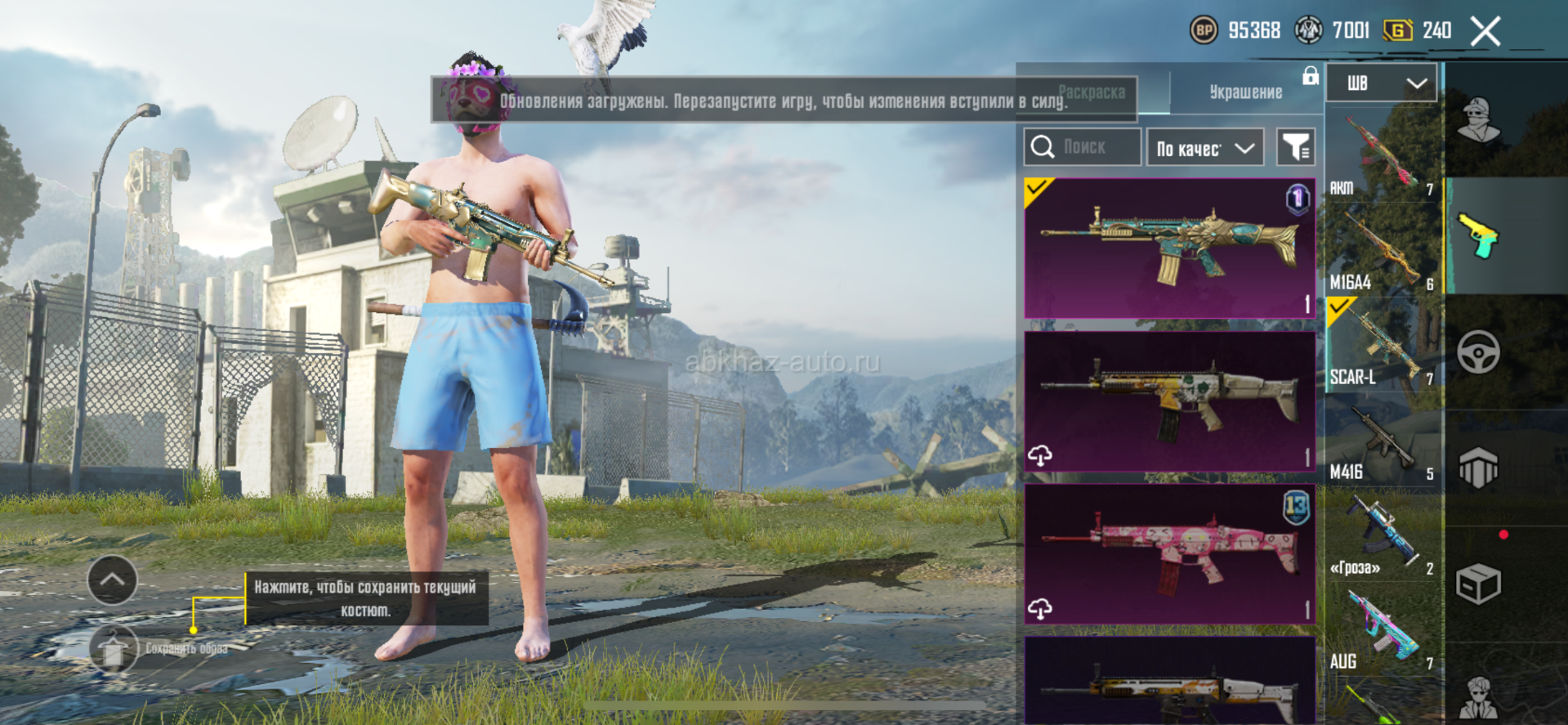
Task: Open the sort-by-quality dropdown
Action: point(1204,148)
